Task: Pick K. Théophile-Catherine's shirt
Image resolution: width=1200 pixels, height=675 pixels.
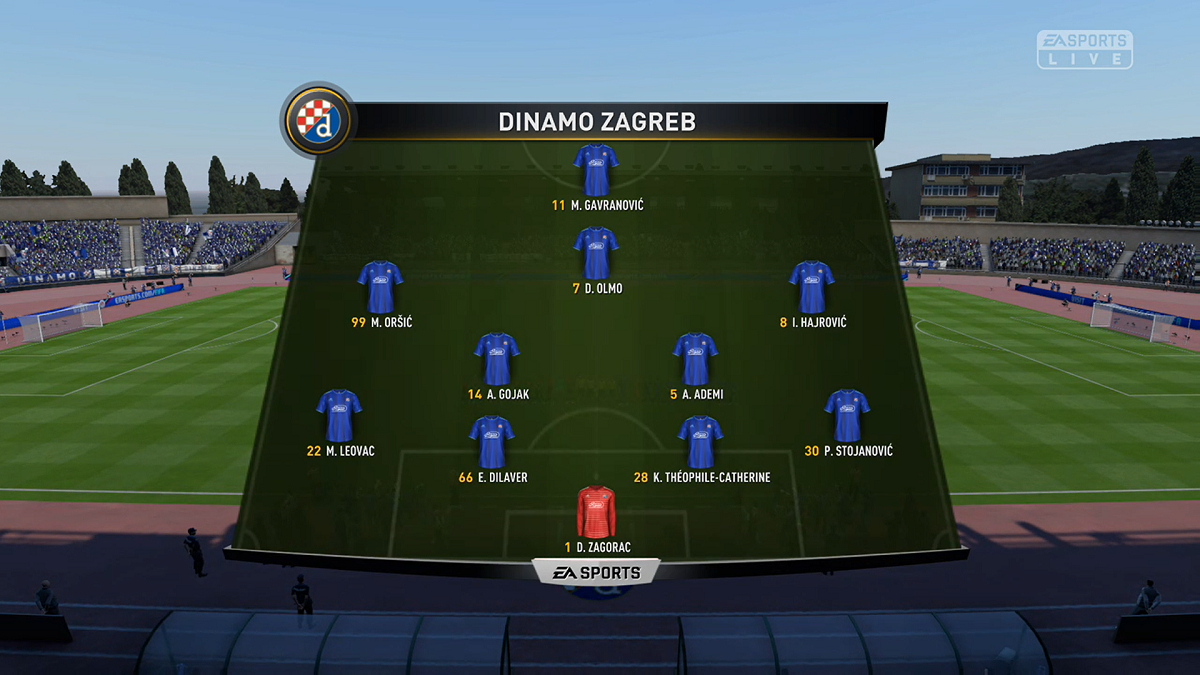Action: click(x=700, y=442)
